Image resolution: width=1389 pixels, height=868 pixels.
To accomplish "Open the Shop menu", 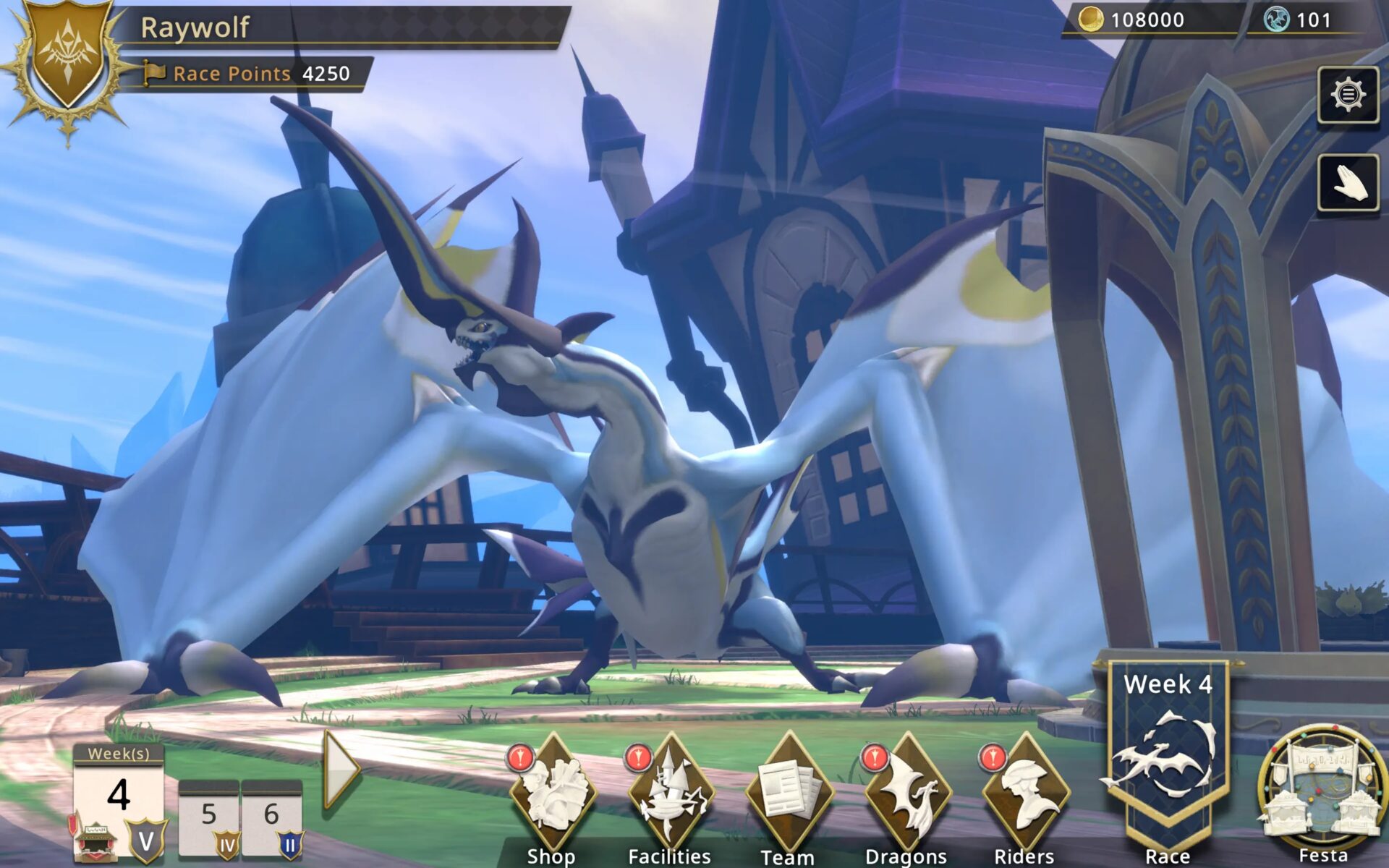I will coord(553,788).
